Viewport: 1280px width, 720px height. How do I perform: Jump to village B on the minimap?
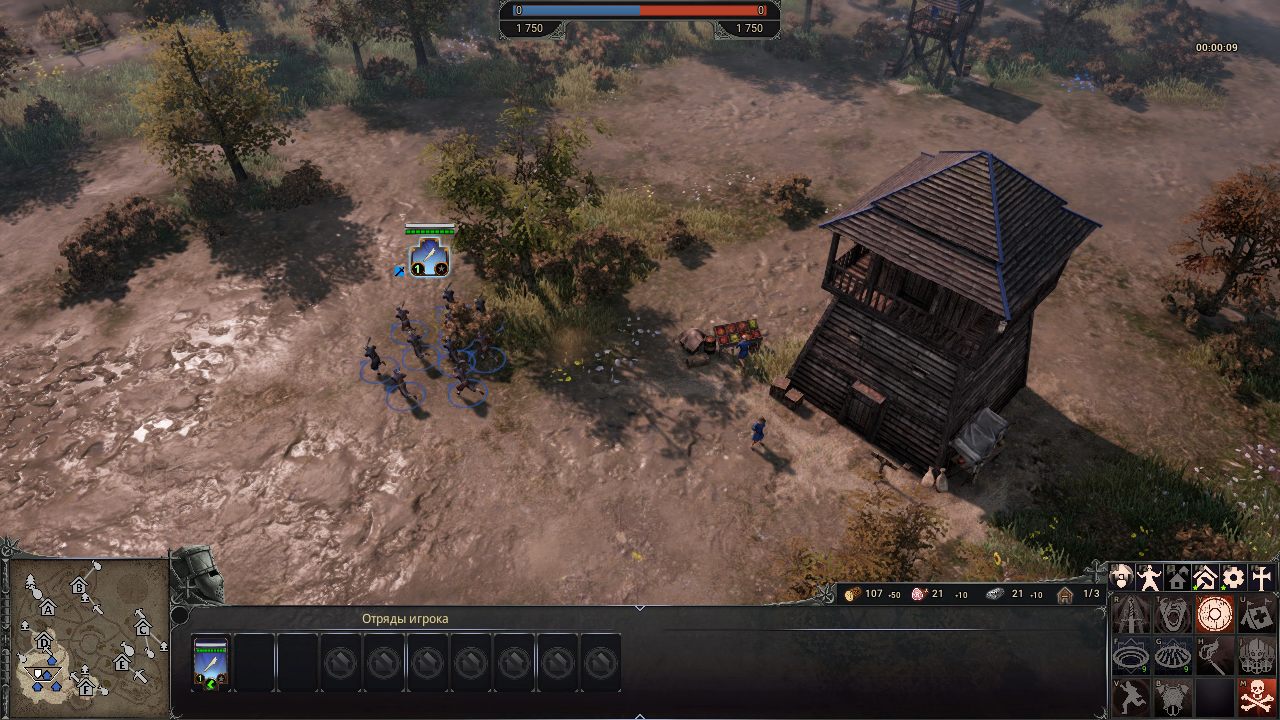[79, 587]
